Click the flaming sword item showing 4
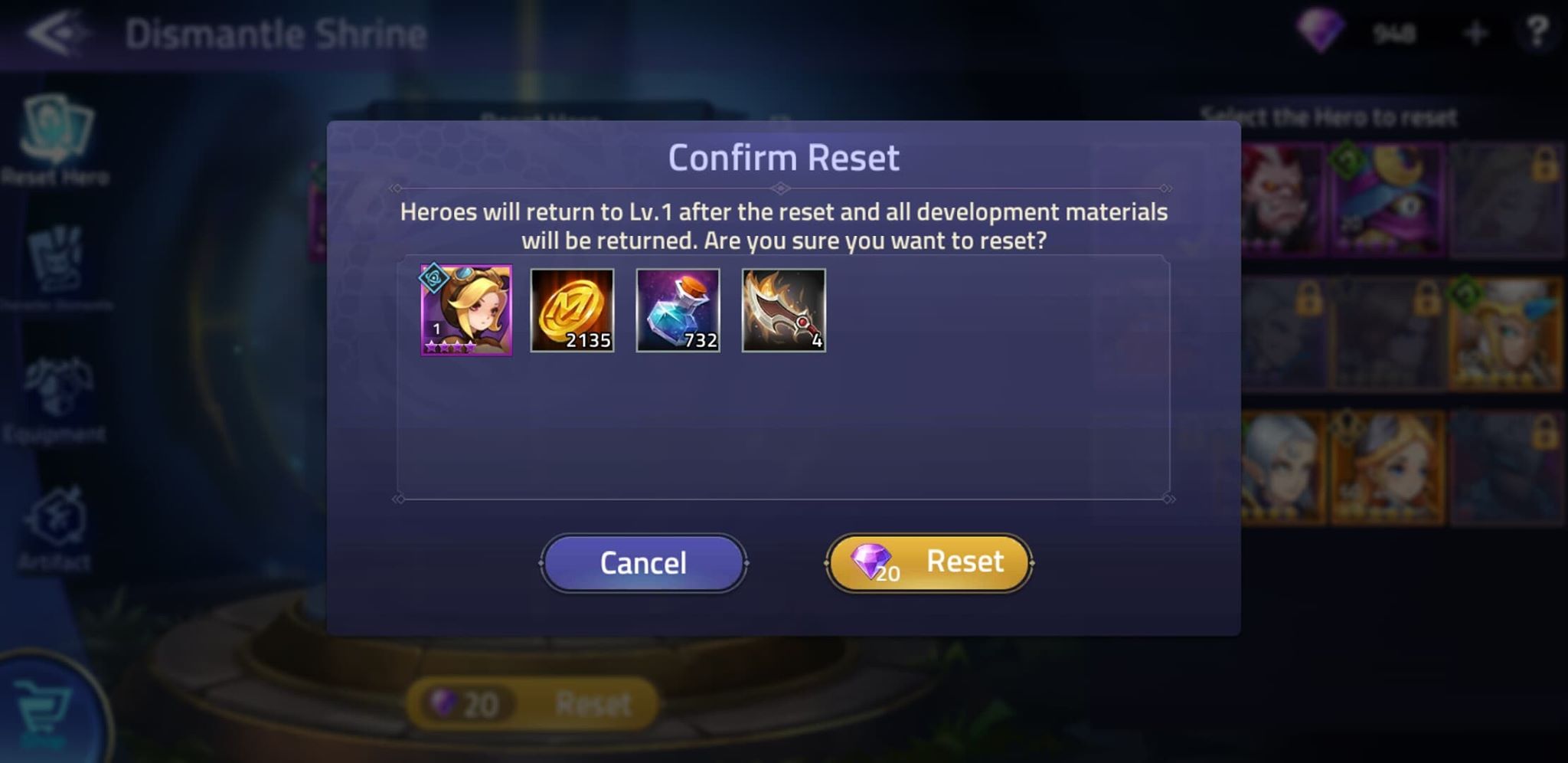Viewport: 1568px width, 763px height. click(783, 310)
